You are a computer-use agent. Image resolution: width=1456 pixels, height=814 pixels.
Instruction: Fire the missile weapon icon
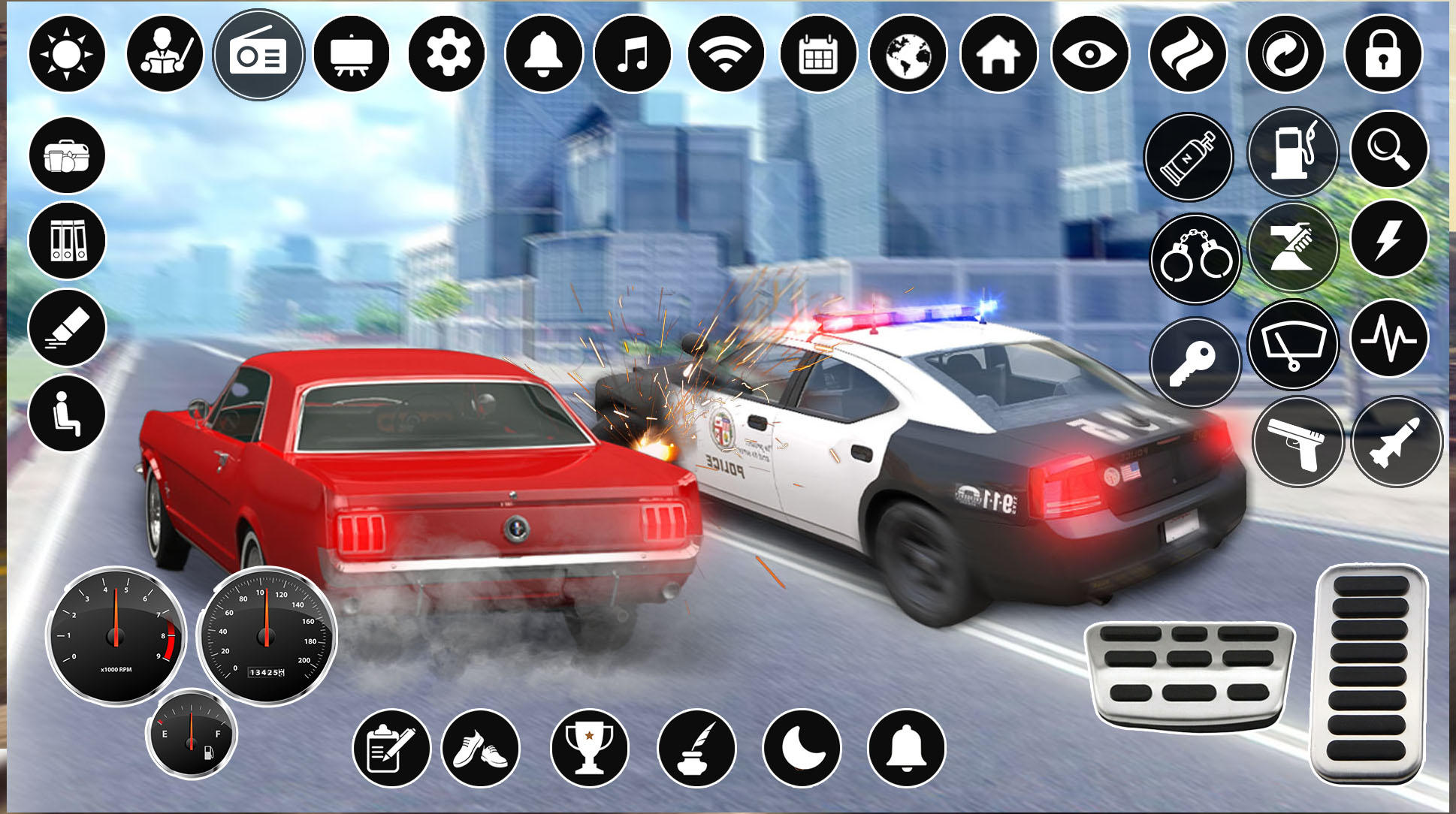point(1395,443)
